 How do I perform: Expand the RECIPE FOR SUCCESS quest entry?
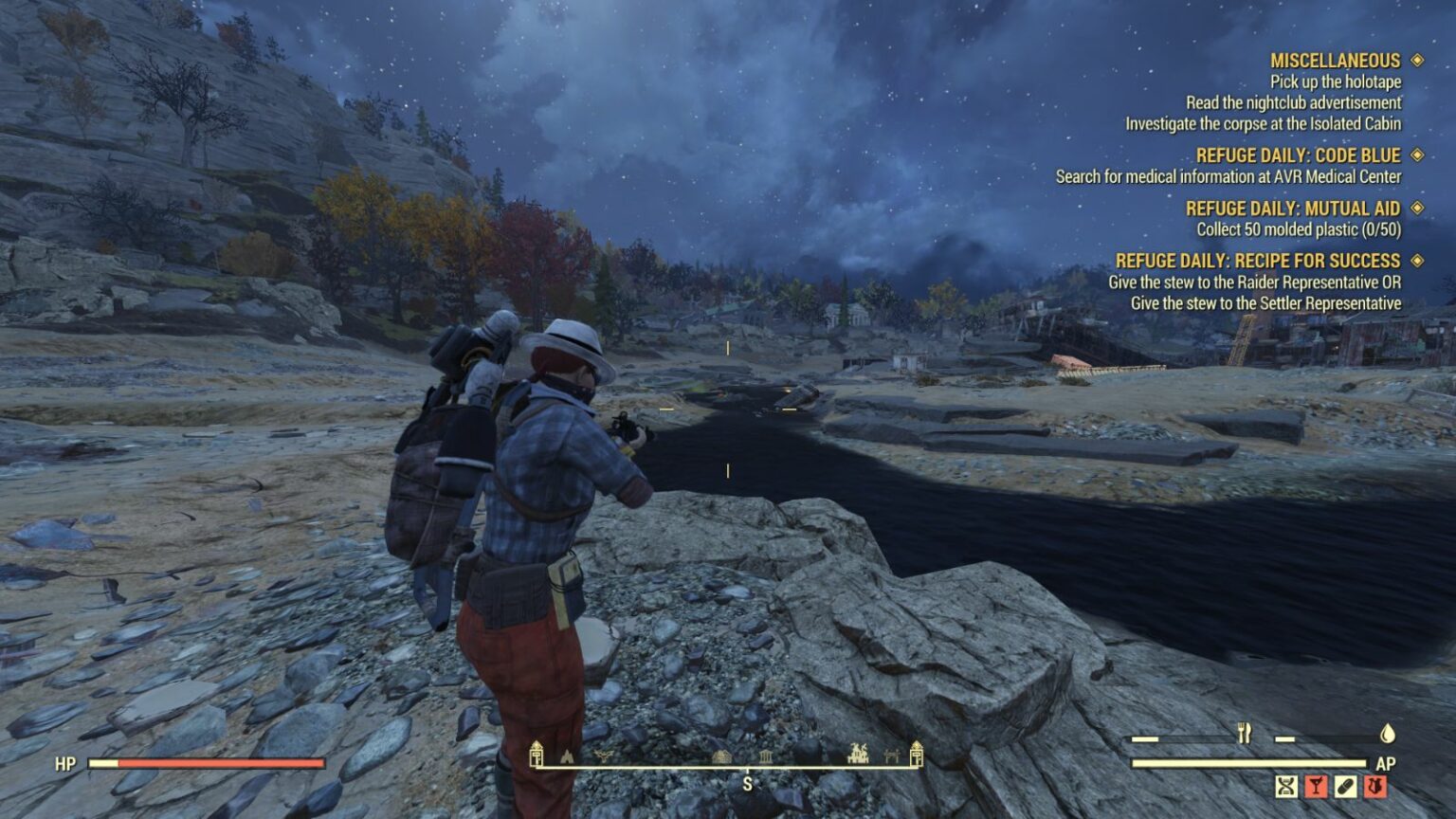[1417, 261]
